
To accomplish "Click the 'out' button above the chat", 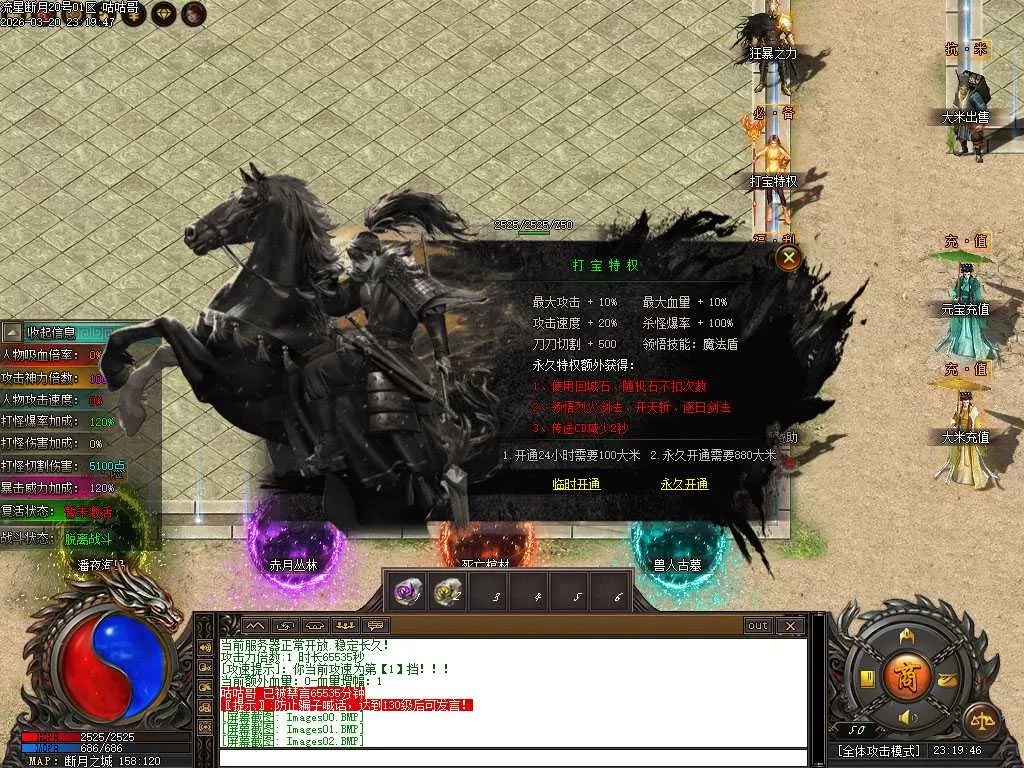I will 758,626.
